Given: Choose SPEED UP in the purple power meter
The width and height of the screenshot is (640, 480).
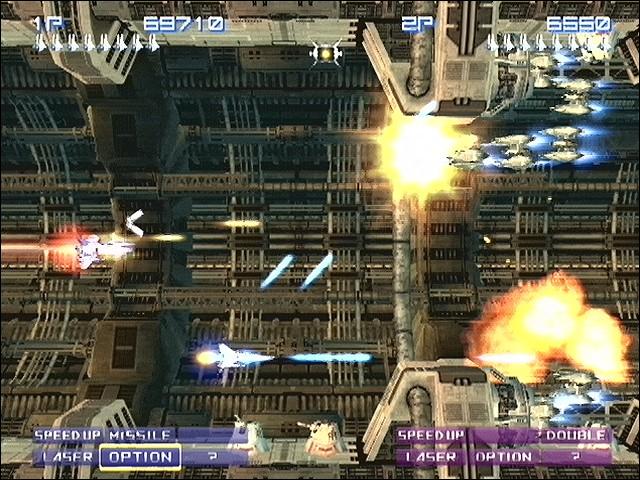Looking at the screenshot, I should [432, 436].
